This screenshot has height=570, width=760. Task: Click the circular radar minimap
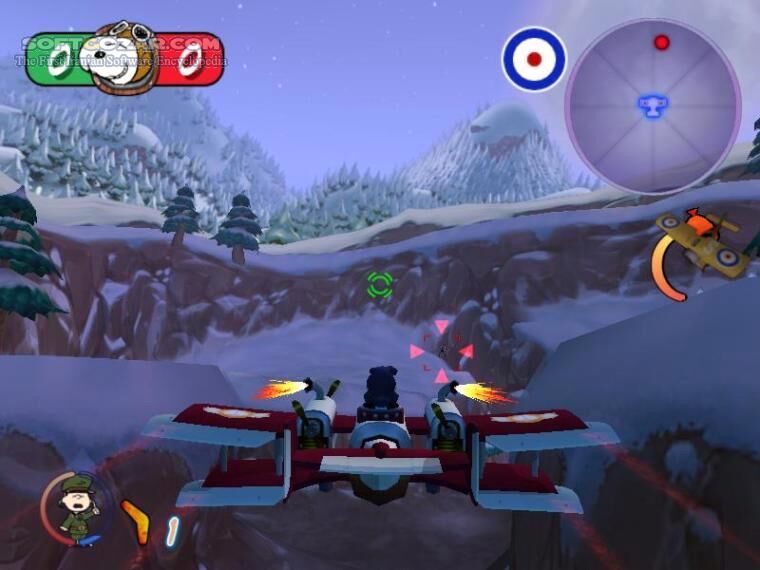652,105
